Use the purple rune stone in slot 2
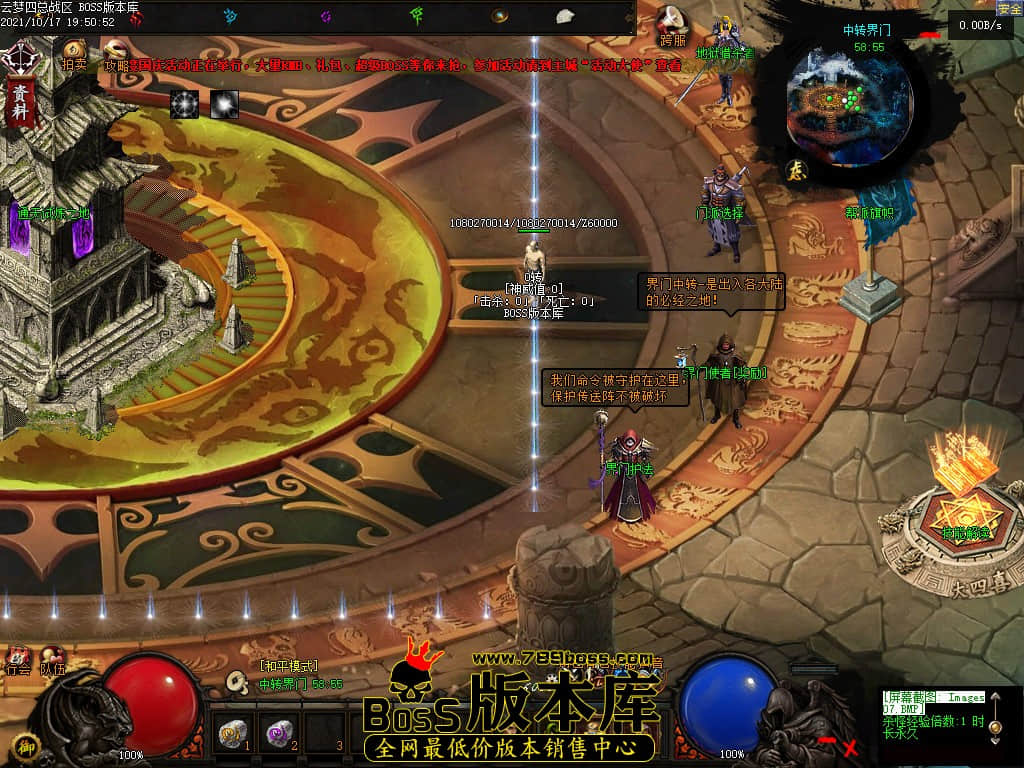This screenshot has width=1024, height=768. (x=277, y=734)
